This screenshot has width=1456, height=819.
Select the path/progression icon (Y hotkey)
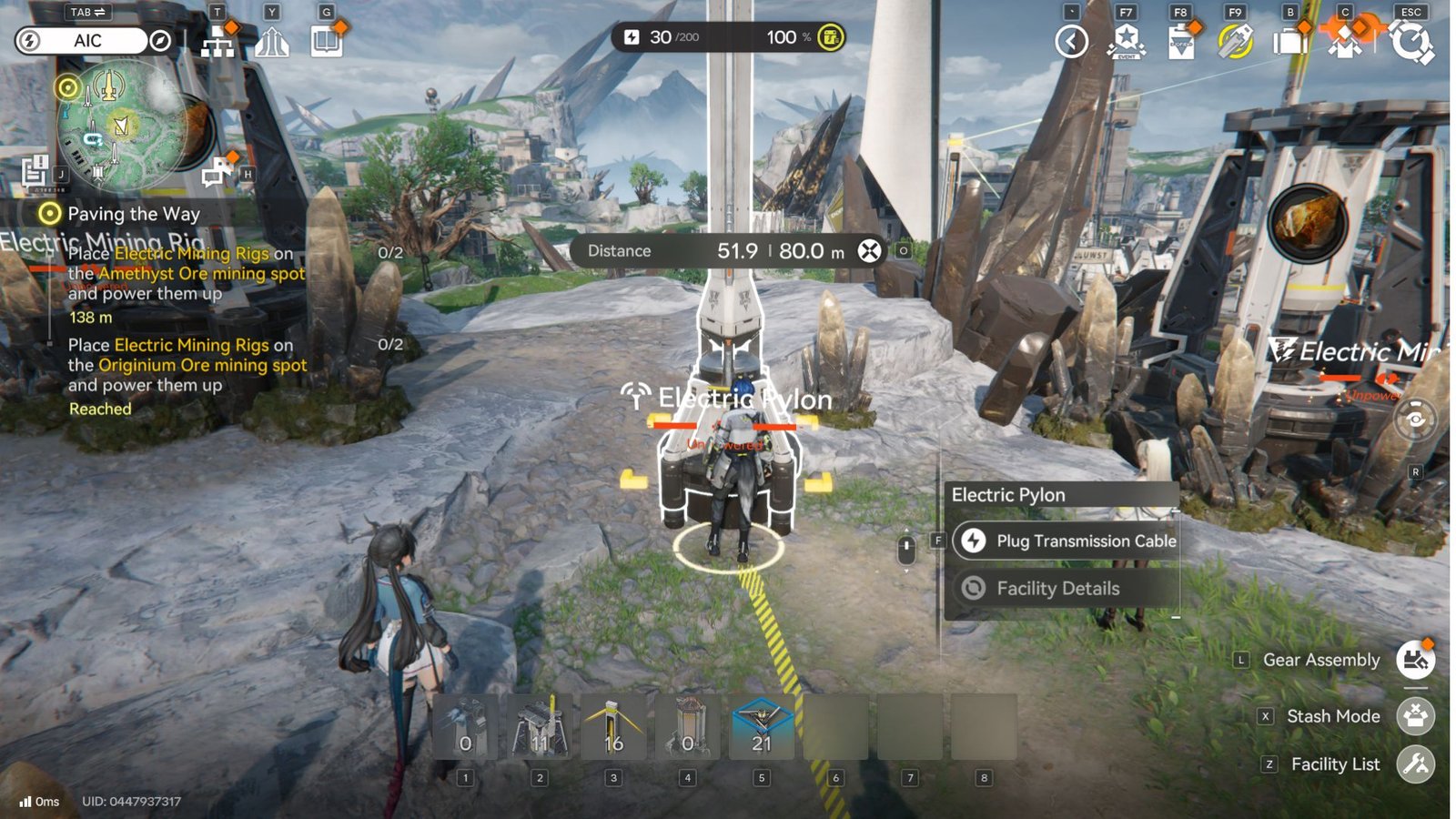pos(273,42)
